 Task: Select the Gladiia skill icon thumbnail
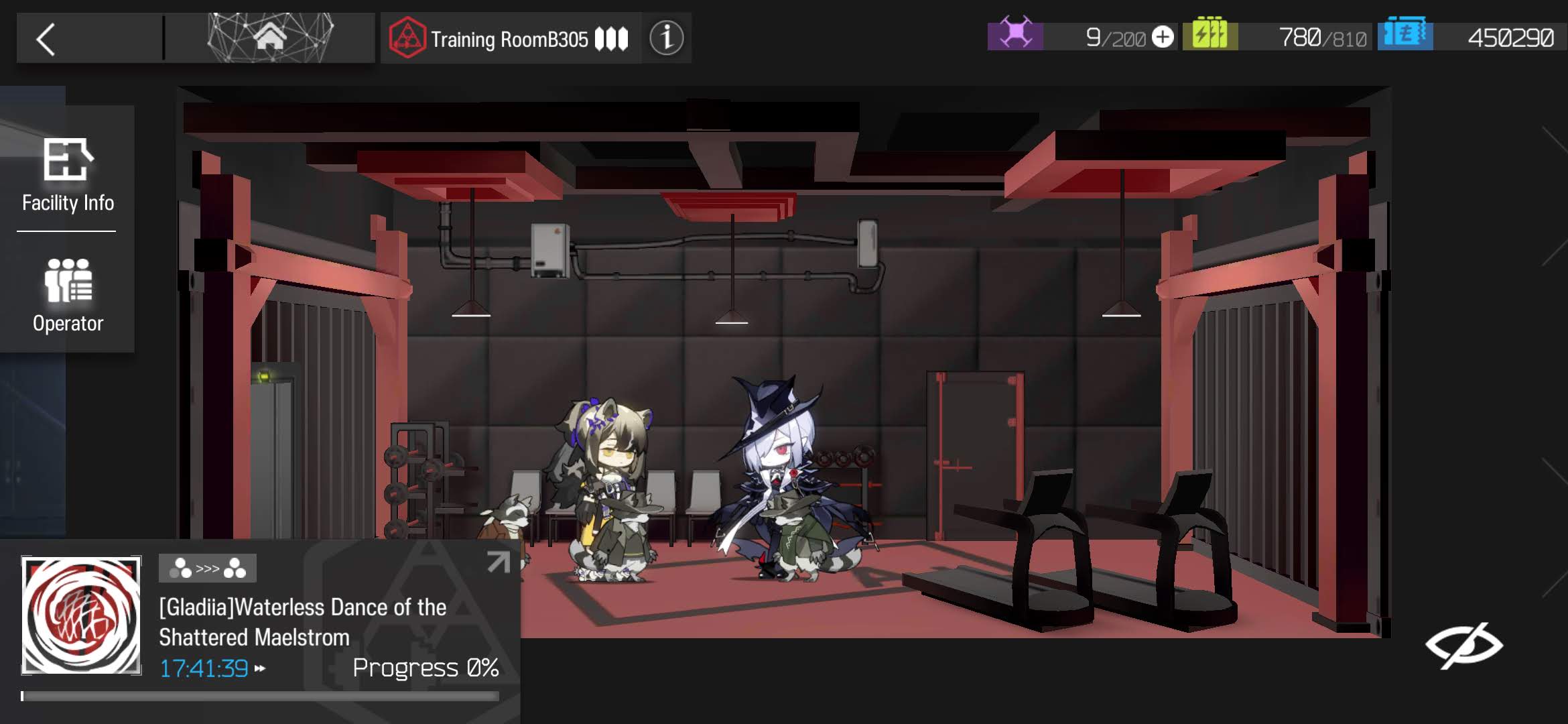coord(82,615)
